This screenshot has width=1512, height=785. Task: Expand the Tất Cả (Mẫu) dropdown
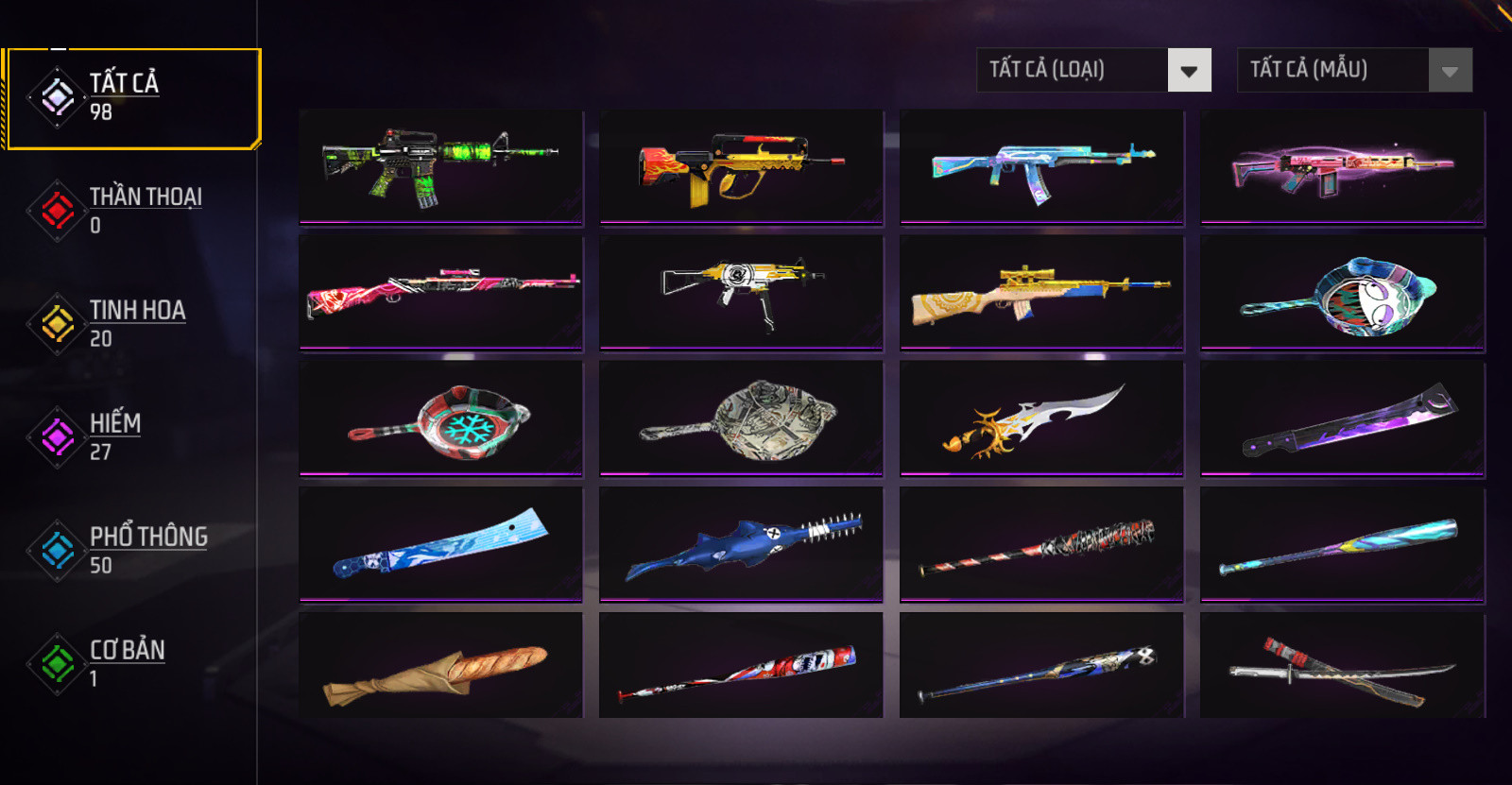point(1354,70)
